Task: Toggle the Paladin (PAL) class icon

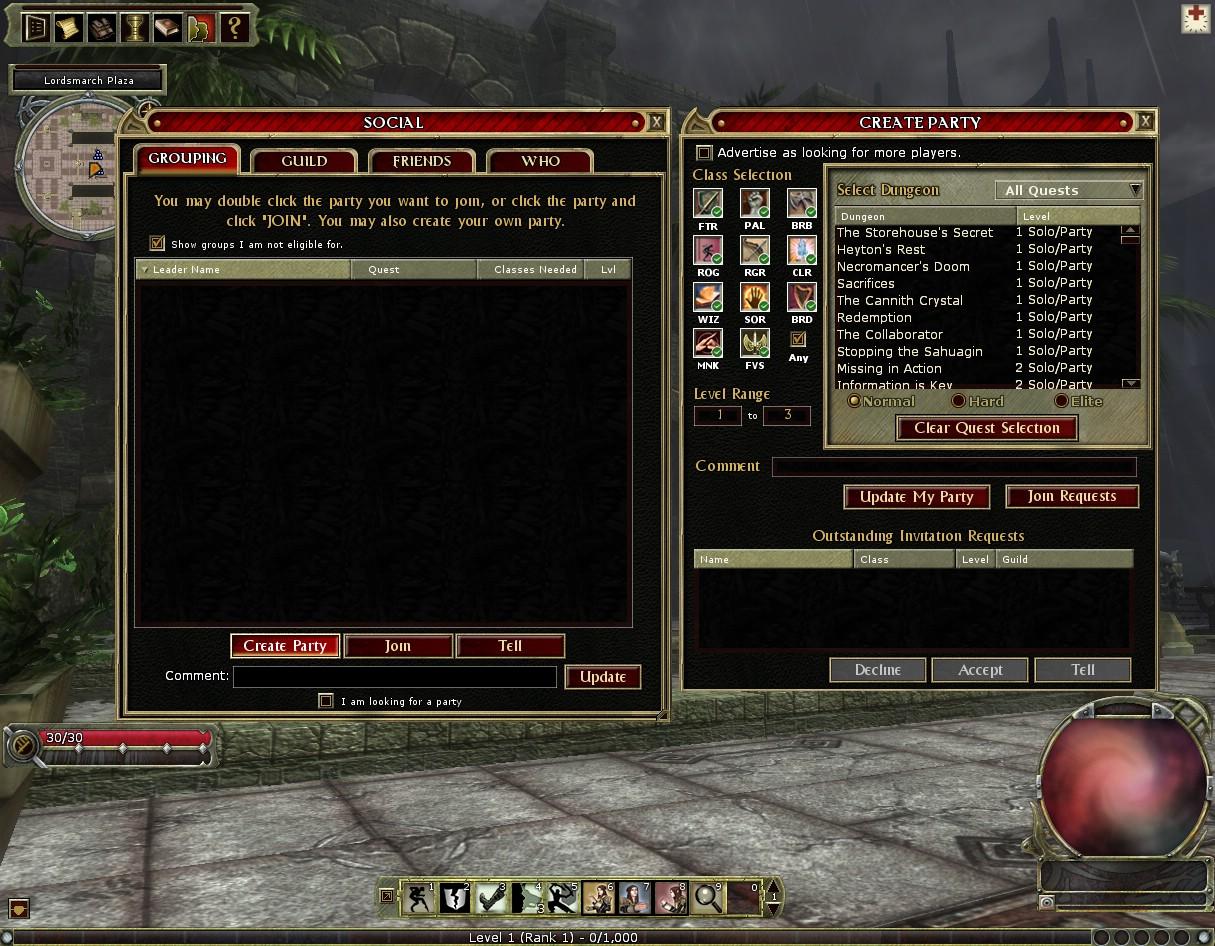Action: tap(754, 203)
